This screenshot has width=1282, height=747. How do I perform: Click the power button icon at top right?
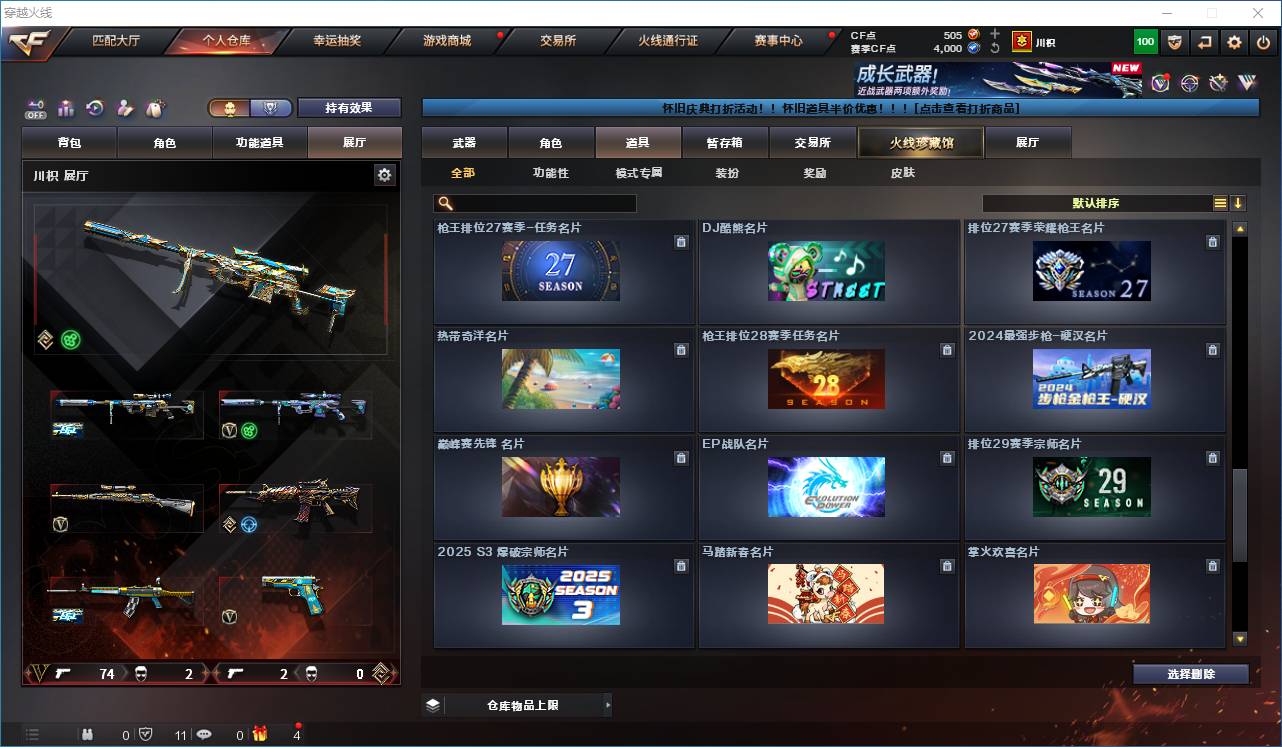tap(1264, 41)
